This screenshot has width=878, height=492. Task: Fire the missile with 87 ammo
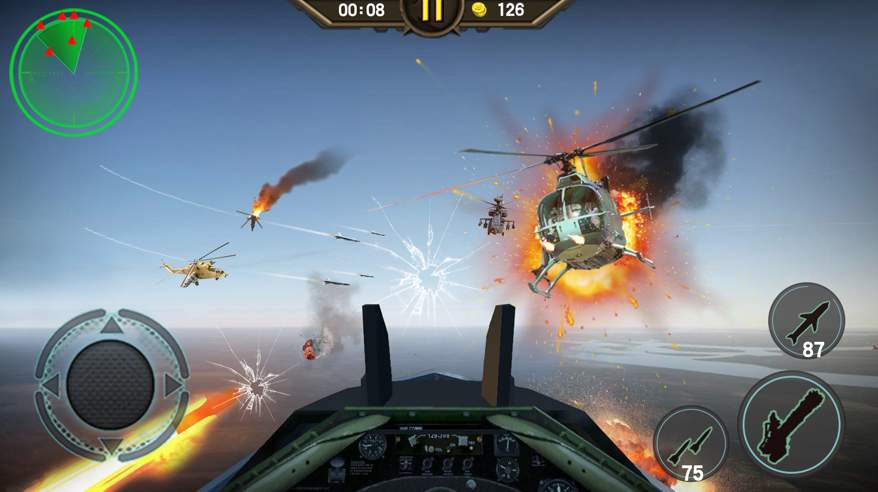pyautogui.click(x=806, y=320)
